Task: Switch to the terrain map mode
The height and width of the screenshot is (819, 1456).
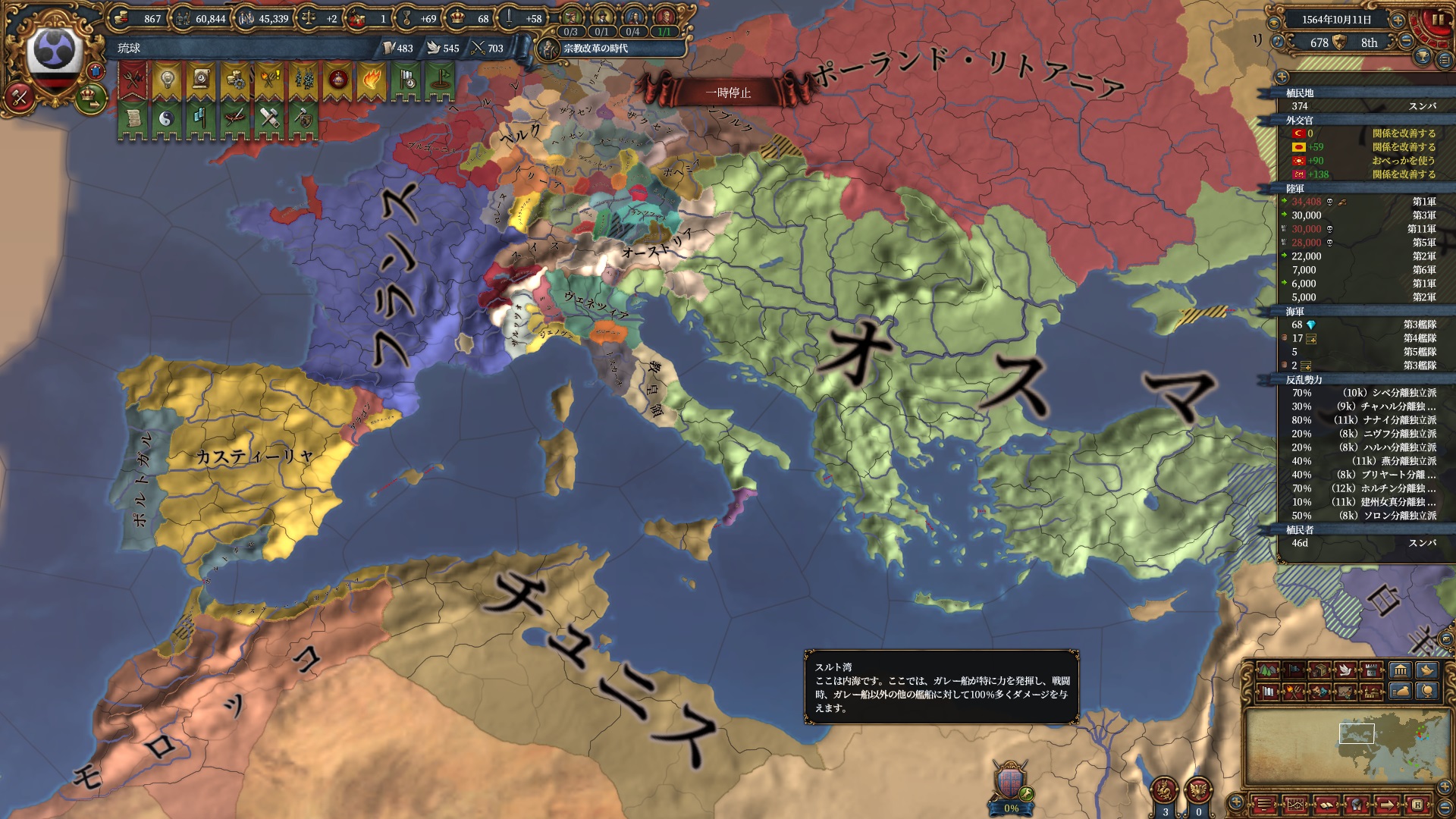Action: click(1267, 670)
